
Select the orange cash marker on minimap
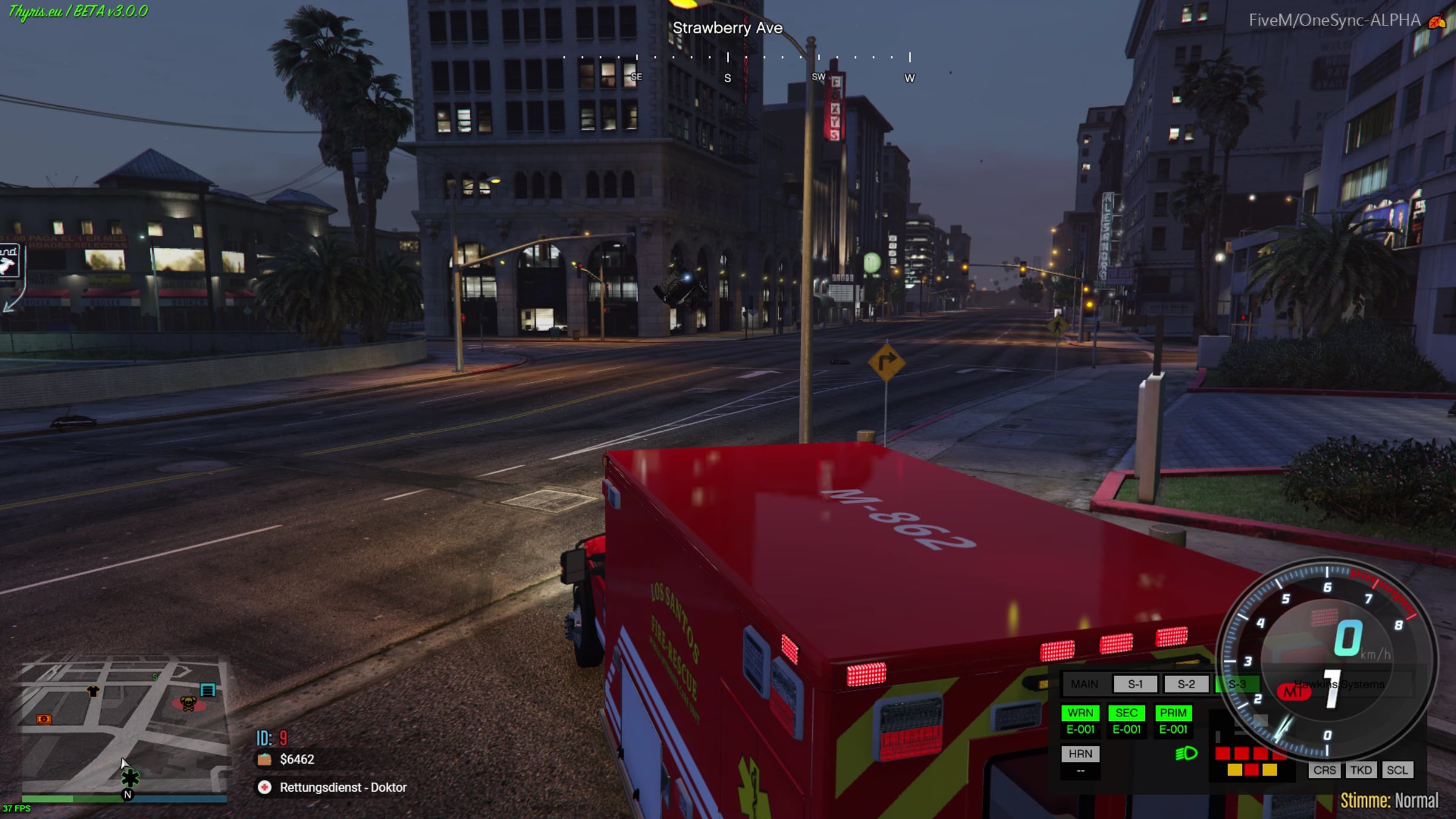tap(44, 720)
